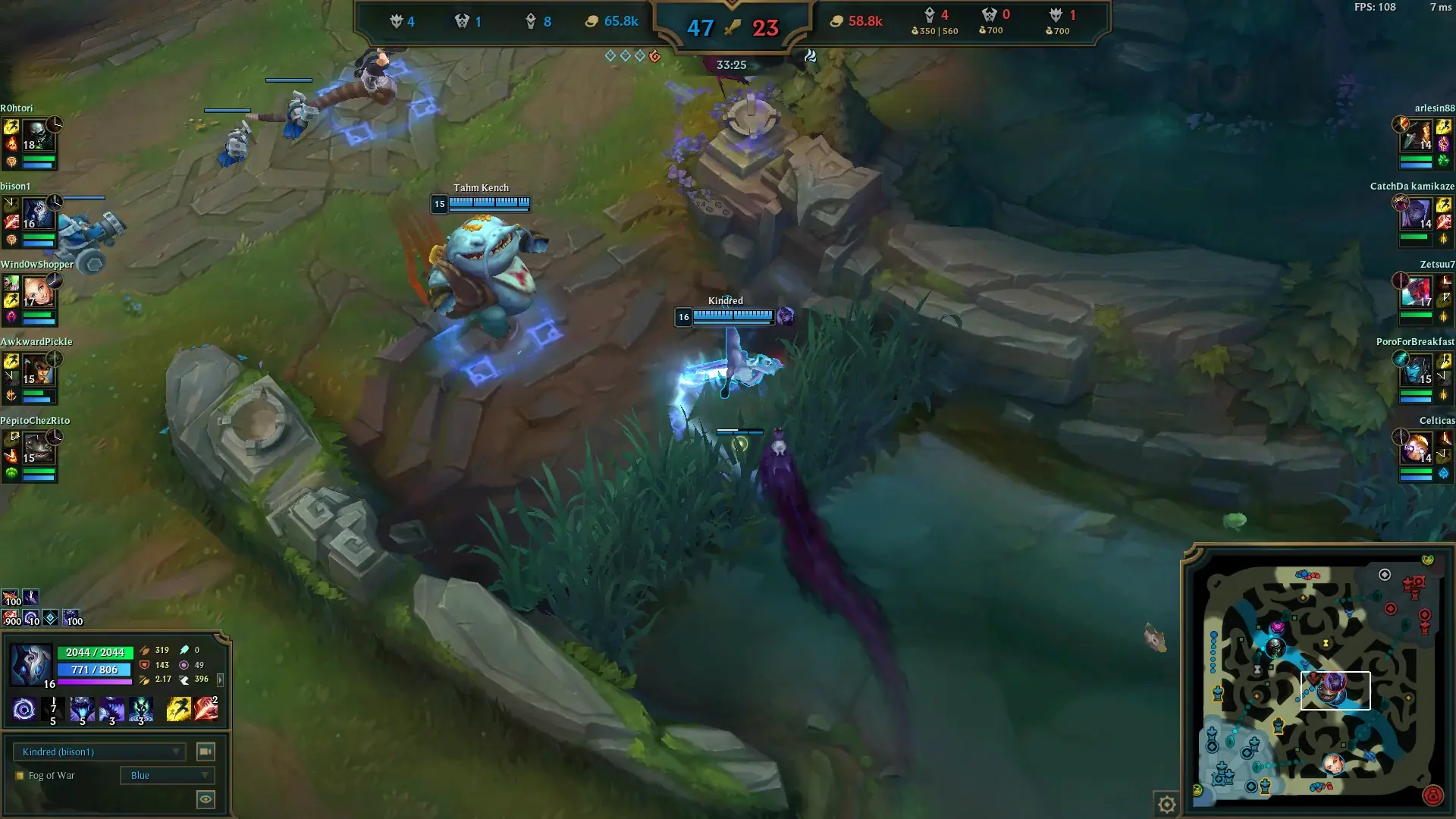
Task: Click Kindred's blue mana bar
Action: tap(93, 670)
